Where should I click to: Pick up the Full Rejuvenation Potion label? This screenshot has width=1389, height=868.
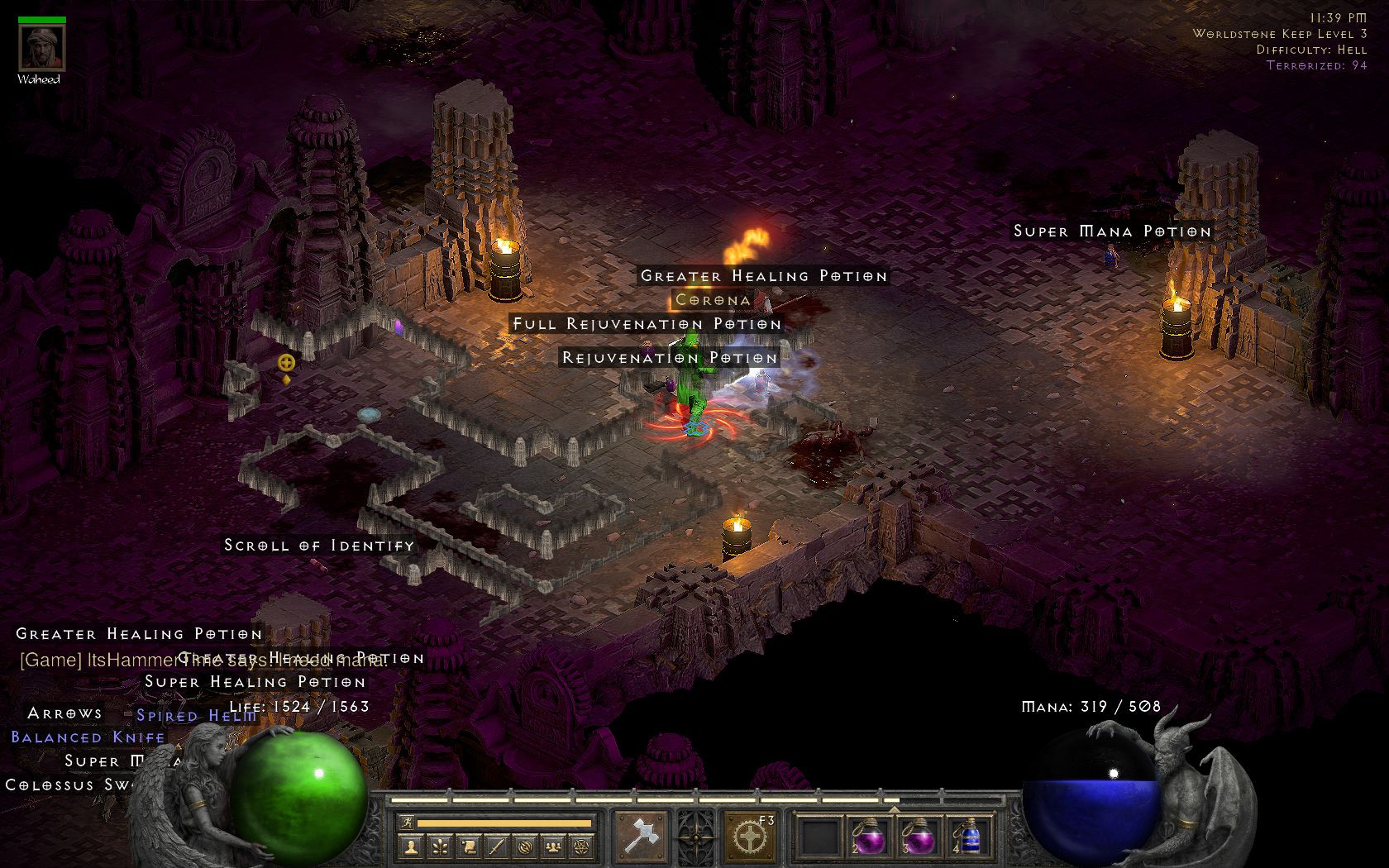(x=647, y=324)
